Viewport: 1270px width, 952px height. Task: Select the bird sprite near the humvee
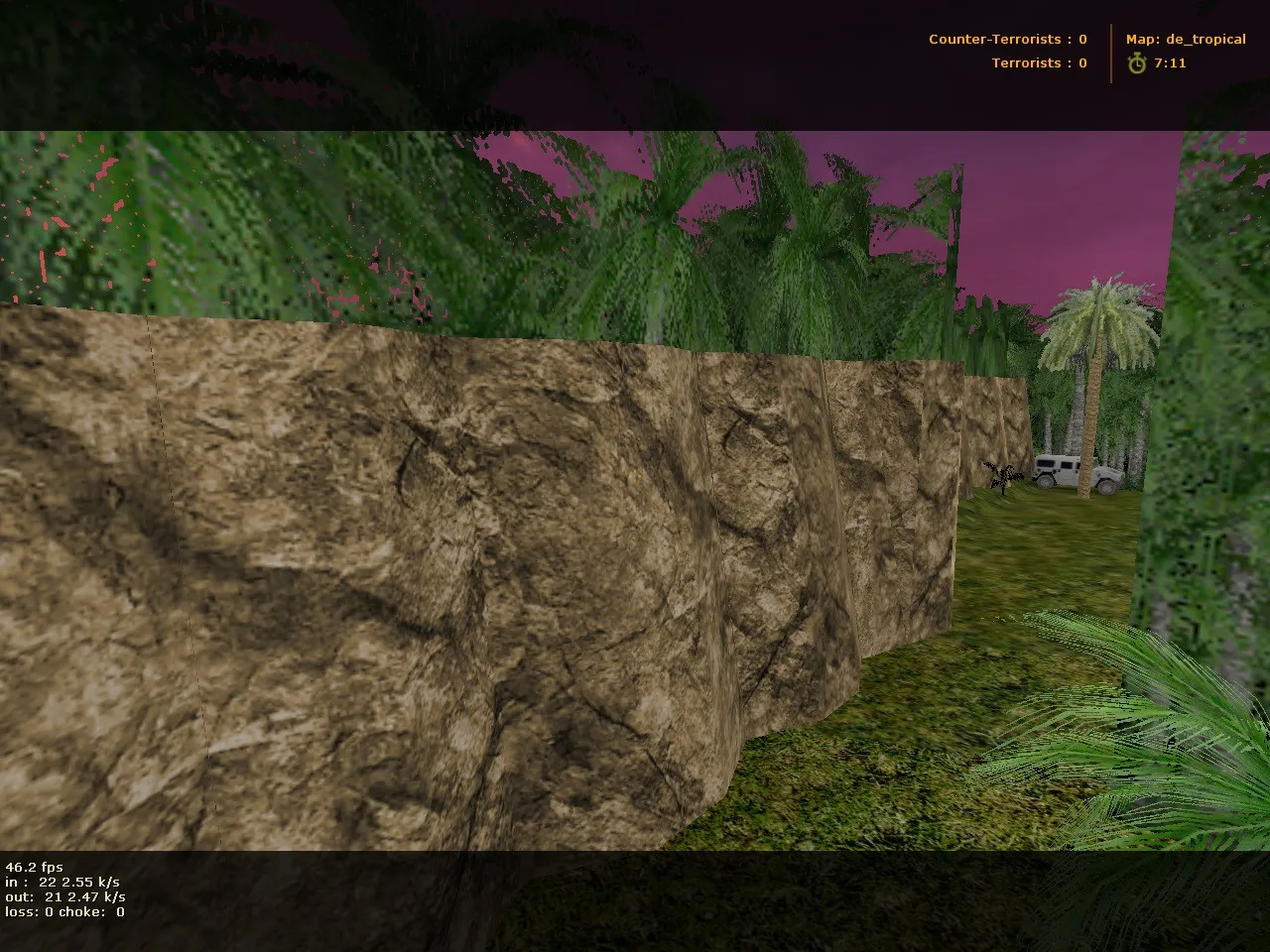1002,473
